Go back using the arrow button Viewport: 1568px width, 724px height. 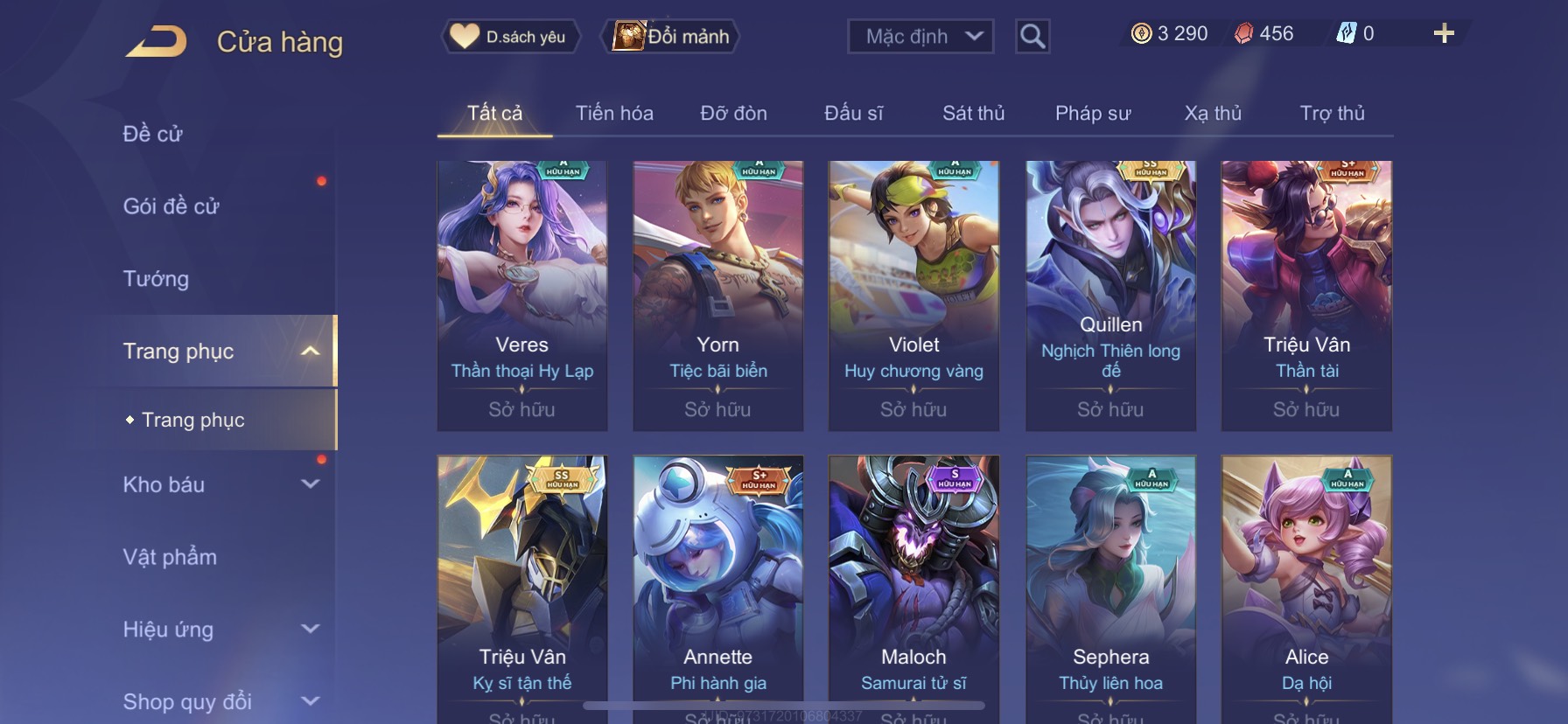pyautogui.click(x=156, y=42)
